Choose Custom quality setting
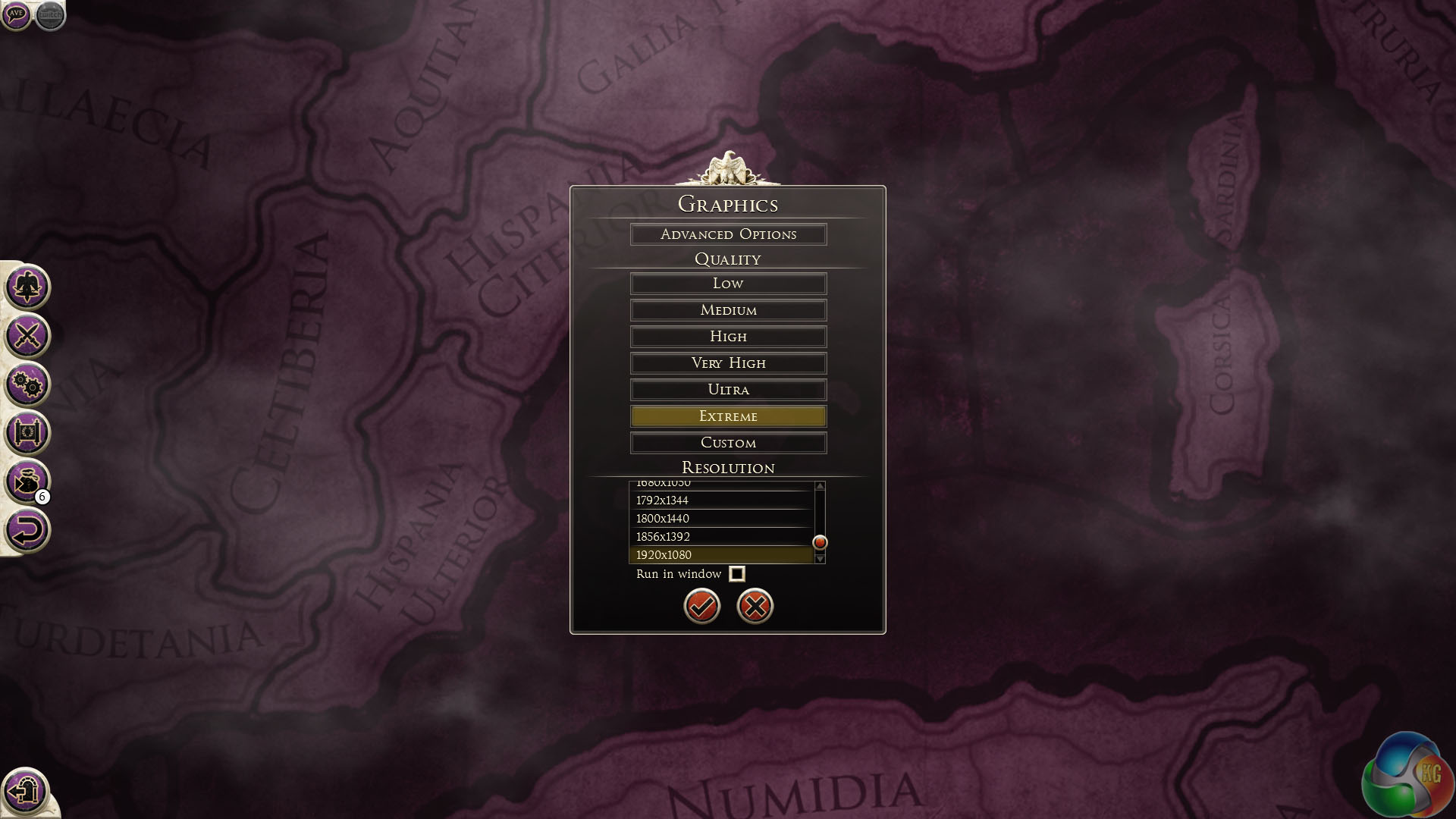The height and width of the screenshot is (819, 1456). point(728,443)
